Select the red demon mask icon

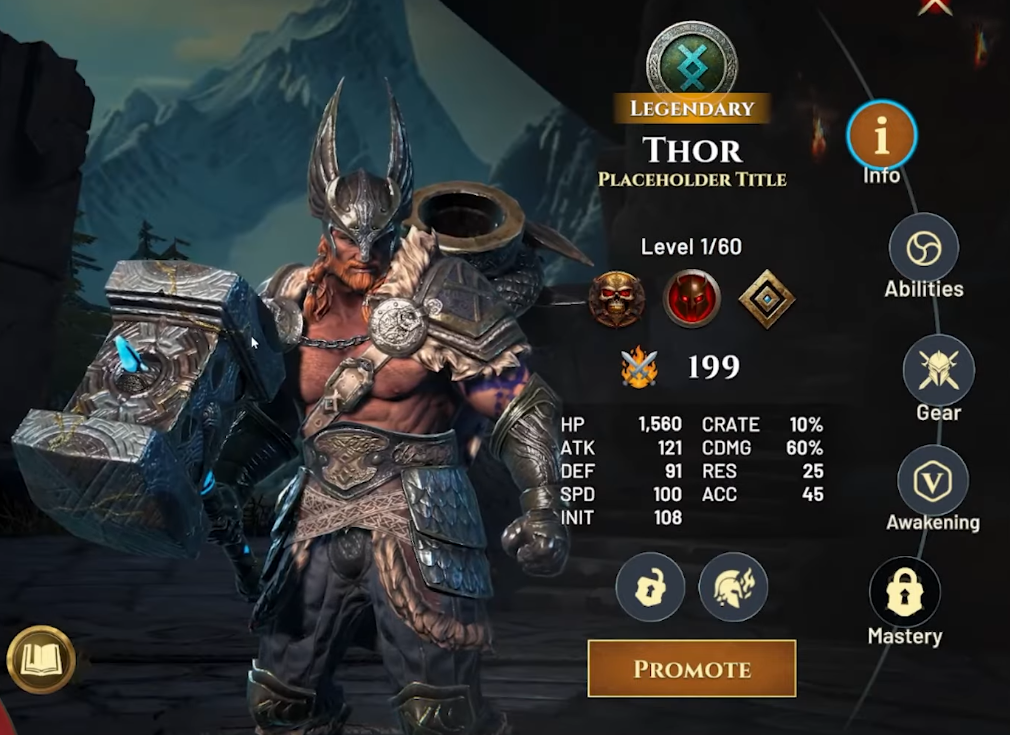691,298
